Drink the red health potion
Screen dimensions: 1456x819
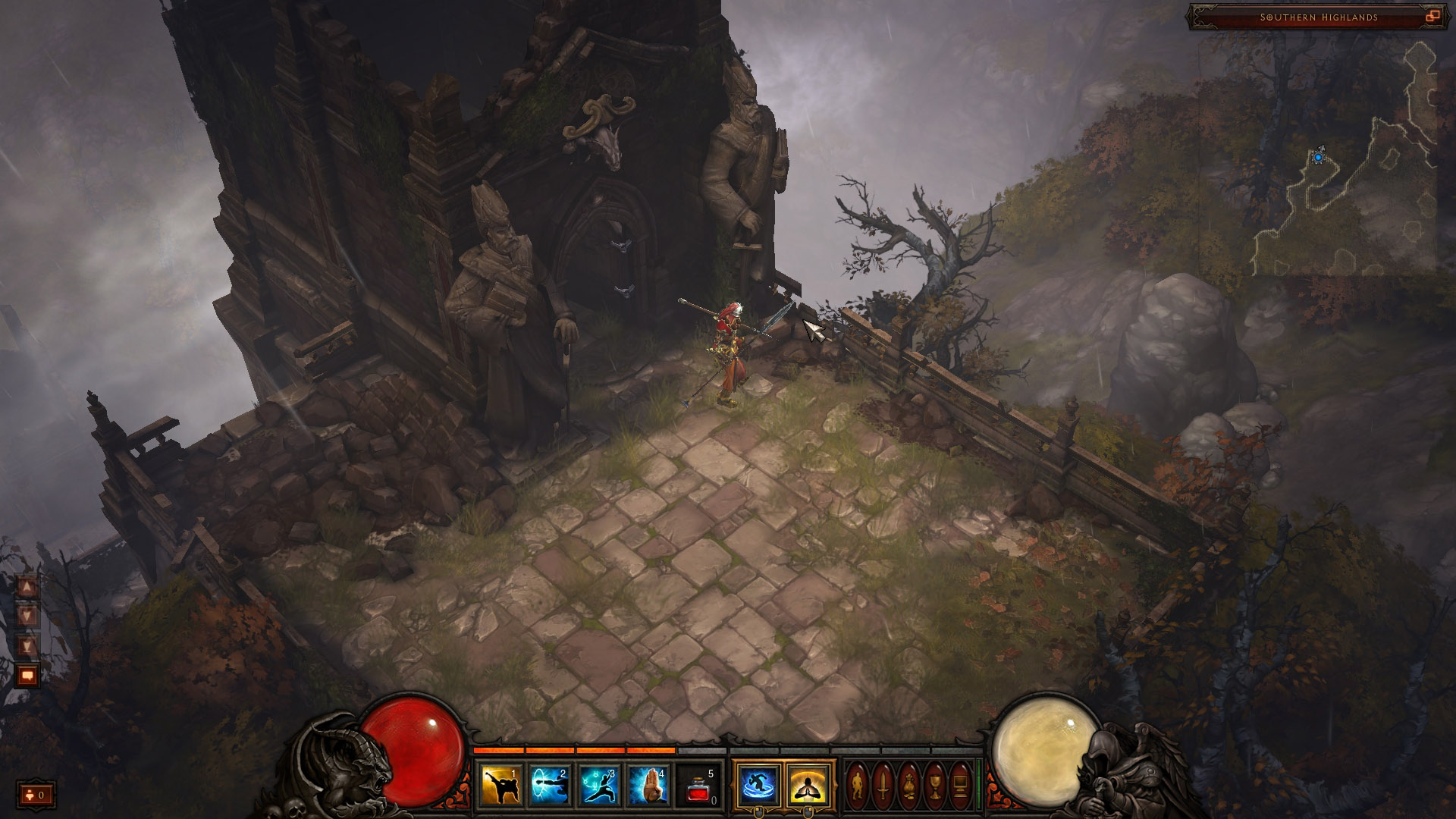click(x=697, y=785)
